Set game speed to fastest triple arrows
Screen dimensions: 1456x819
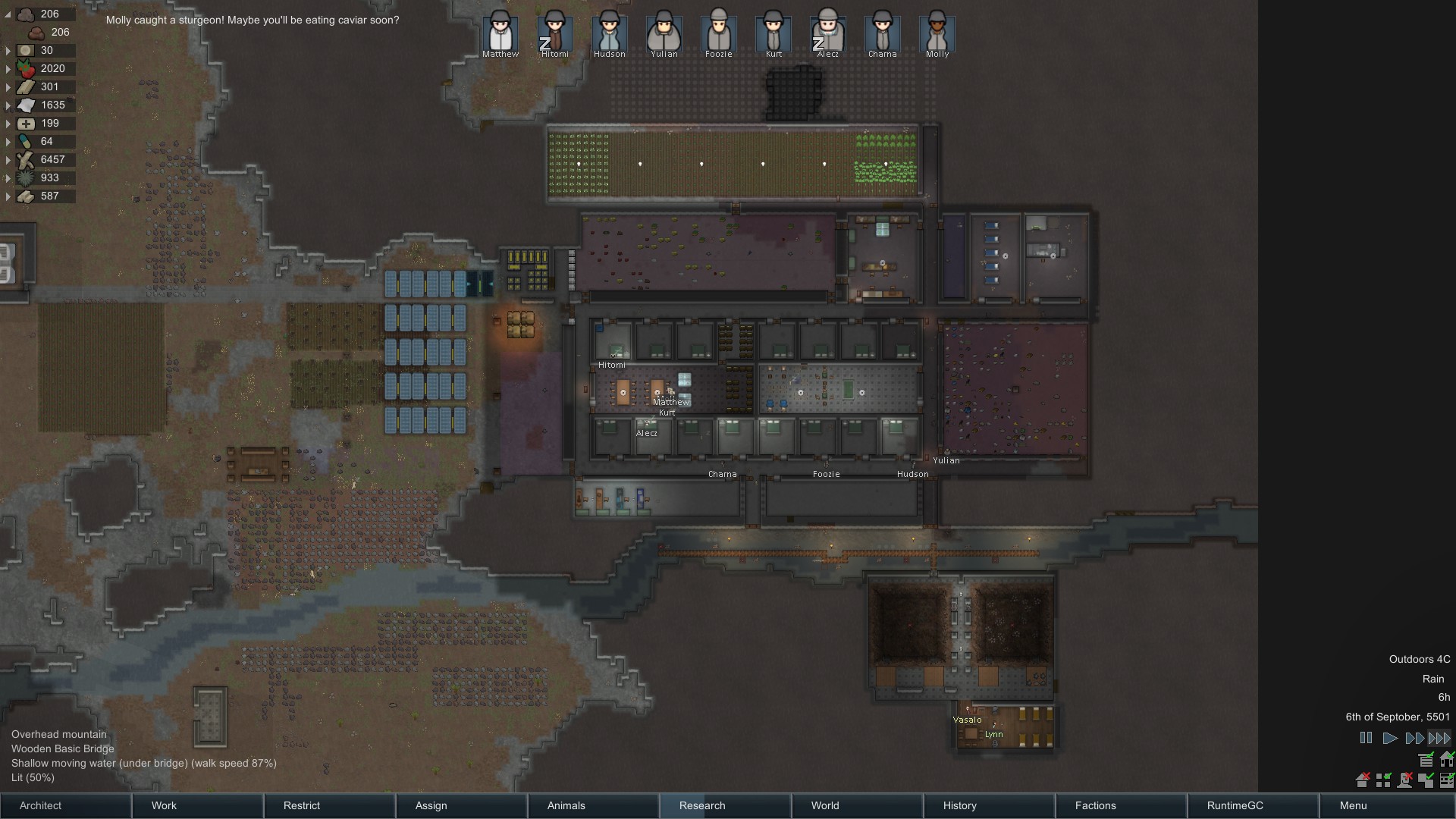click(1439, 738)
